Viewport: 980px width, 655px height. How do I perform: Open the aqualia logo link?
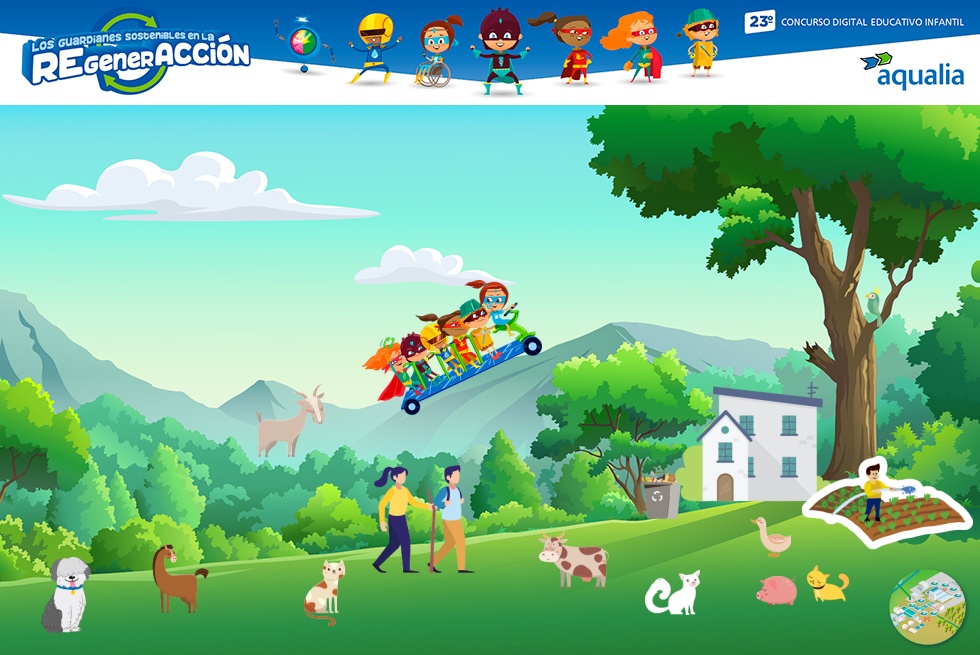tap(911, 70)
